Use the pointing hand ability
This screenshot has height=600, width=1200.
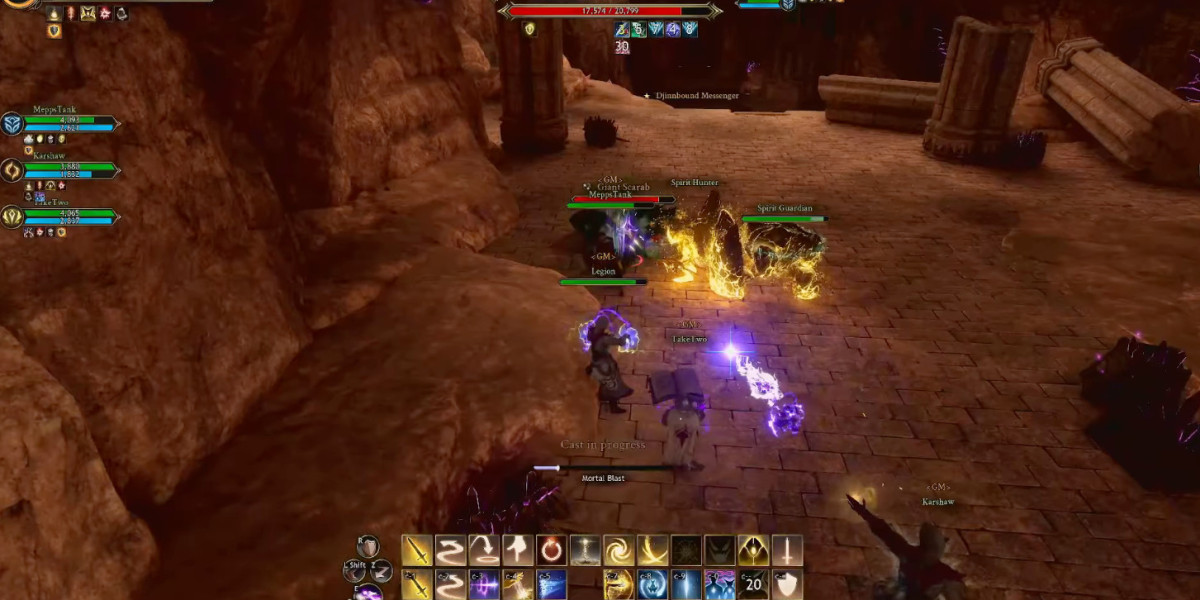[x=518, y=550]
